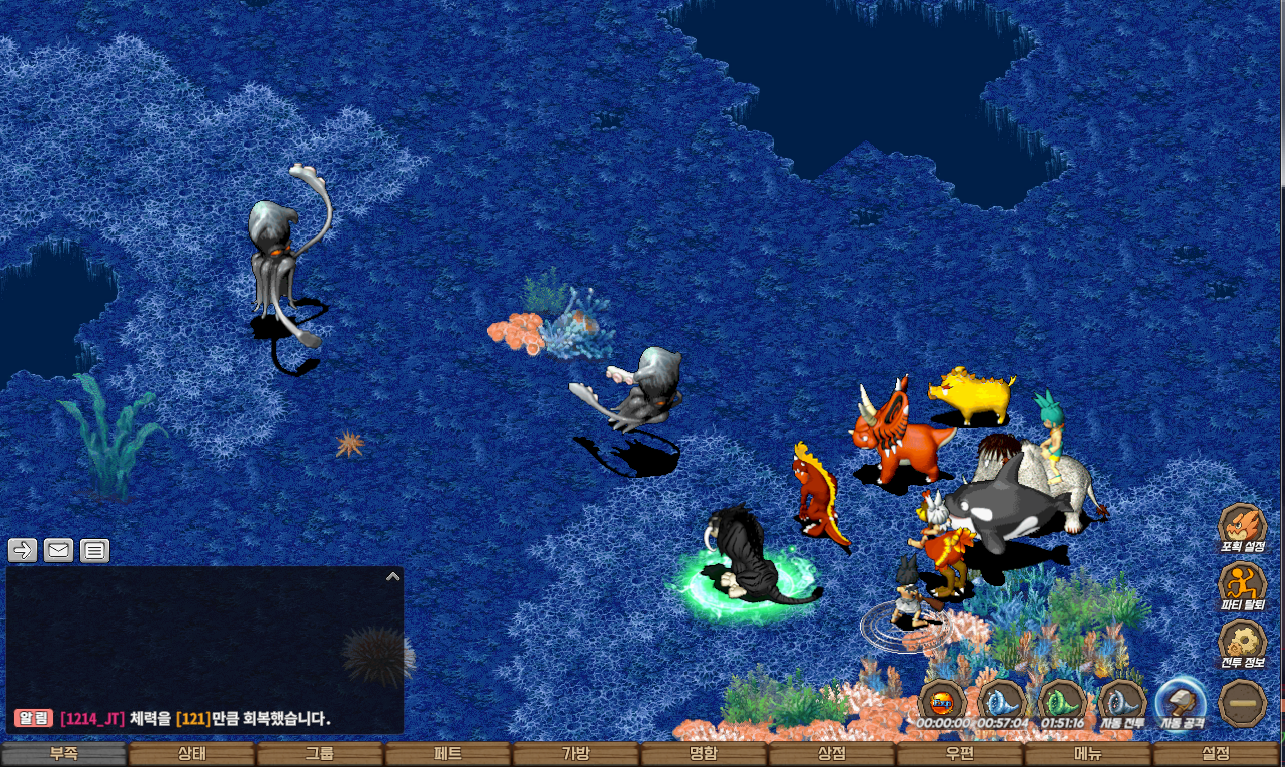Show 전투 정보 battle info
Viewport: 1285px width, 767px height.
pos(1242,644)
